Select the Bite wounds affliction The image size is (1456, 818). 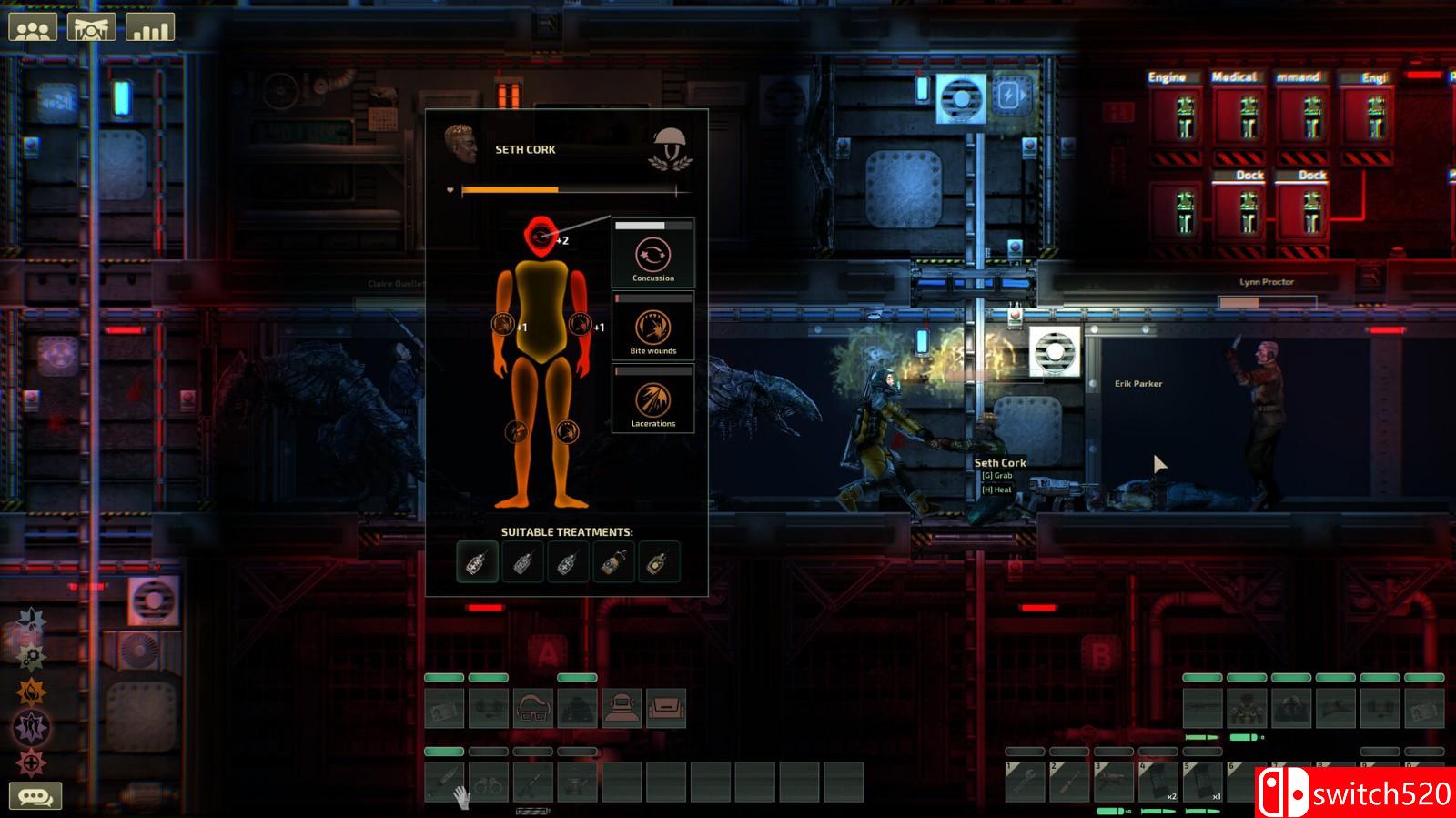click(x=652, y=327)
